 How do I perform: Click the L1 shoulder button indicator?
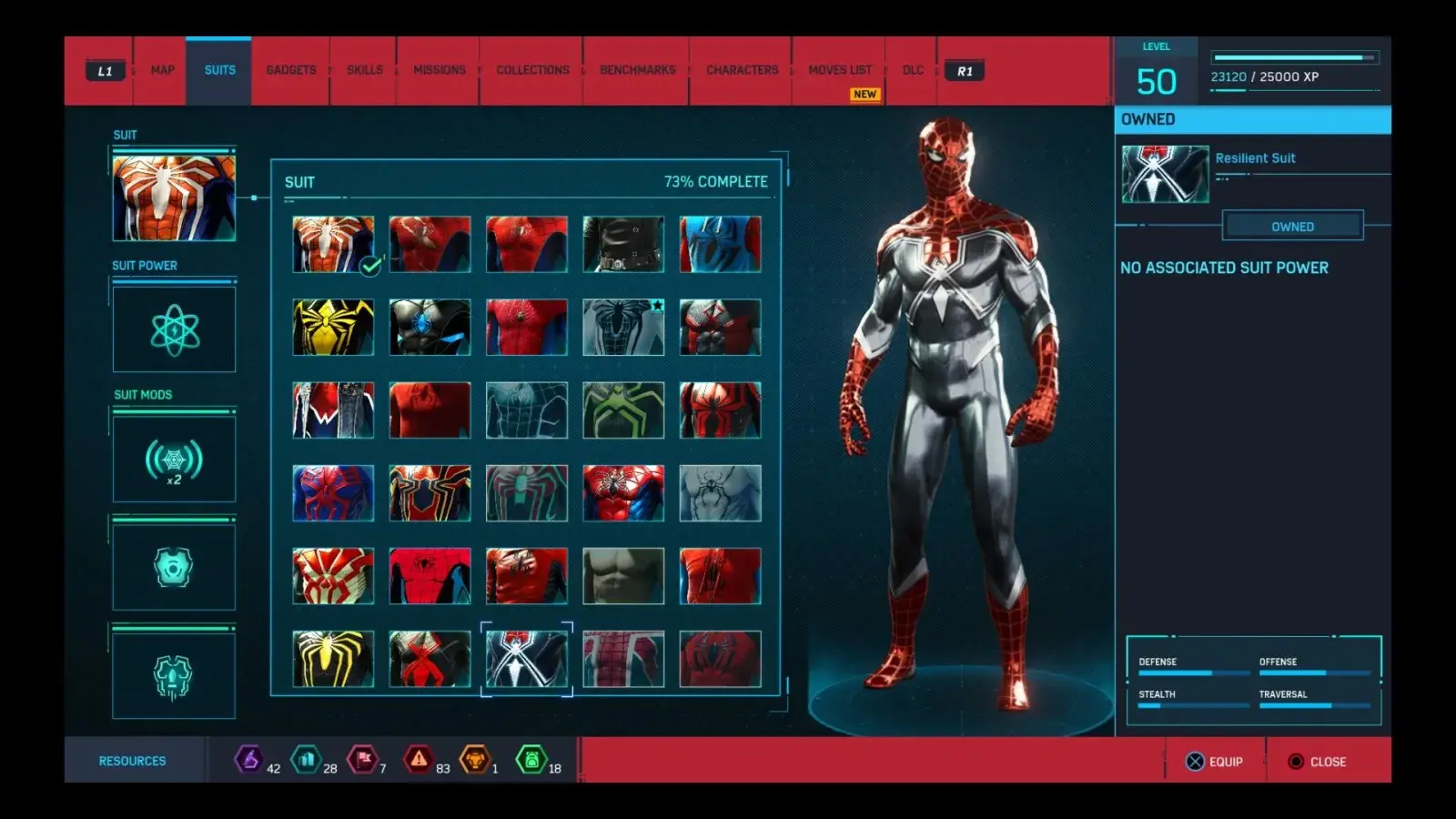(x=104, y=70)
